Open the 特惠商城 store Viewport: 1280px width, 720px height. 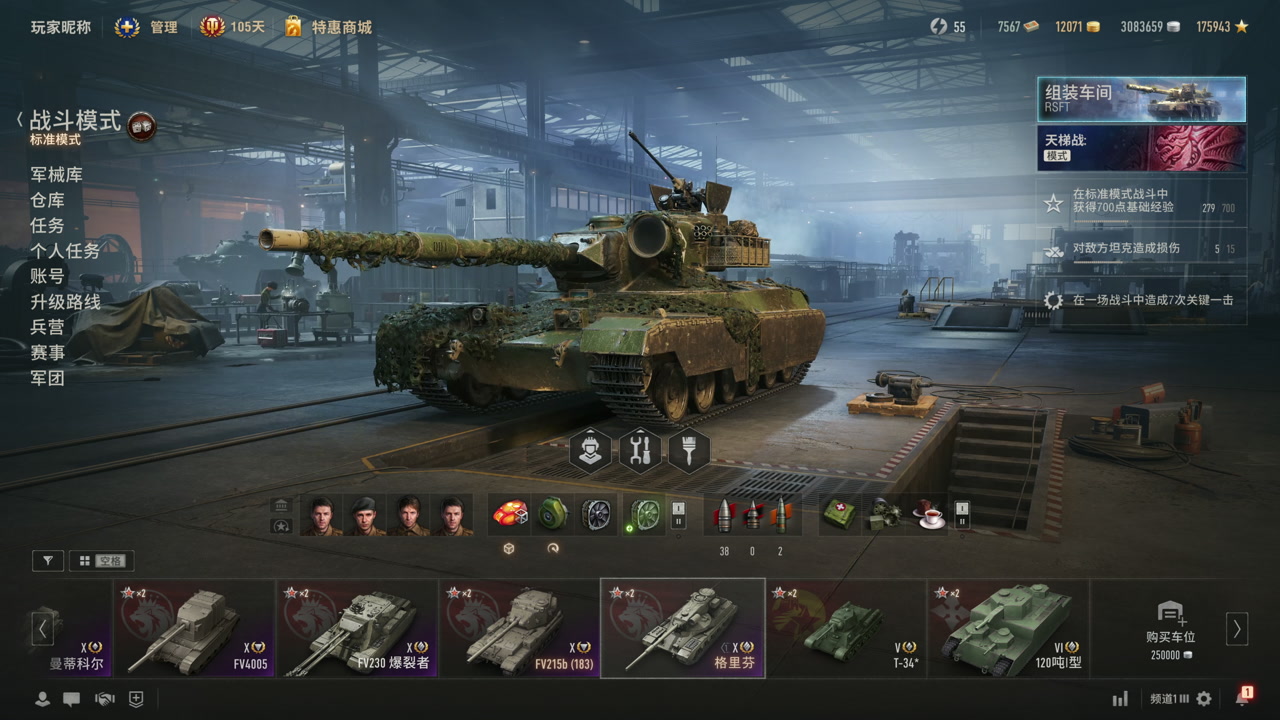pyautogui.click(x=329, y=27)
